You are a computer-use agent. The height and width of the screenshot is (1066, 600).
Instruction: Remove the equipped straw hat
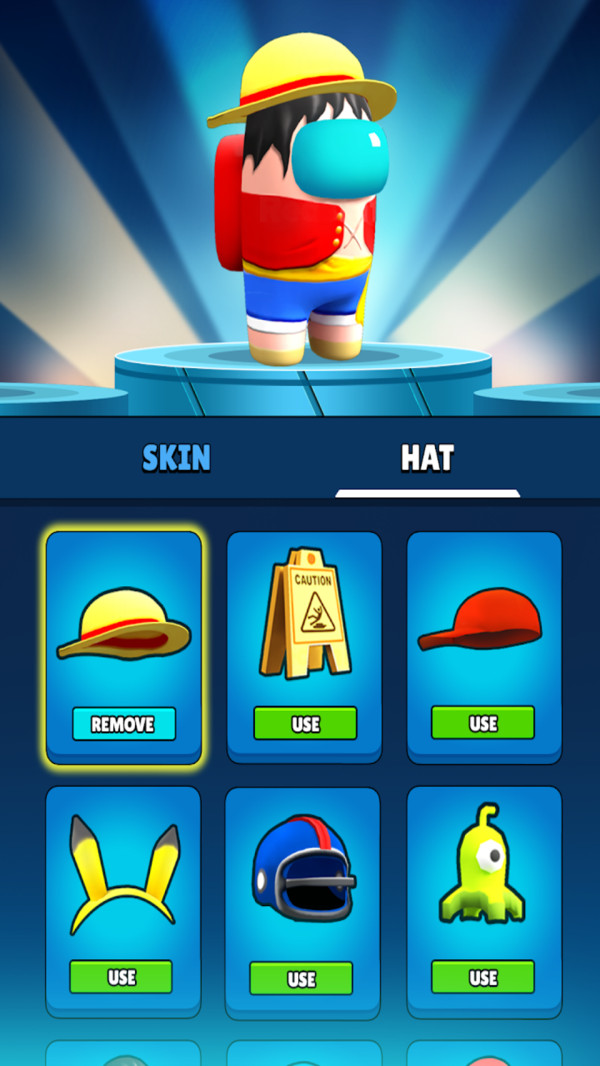[124, 724]
